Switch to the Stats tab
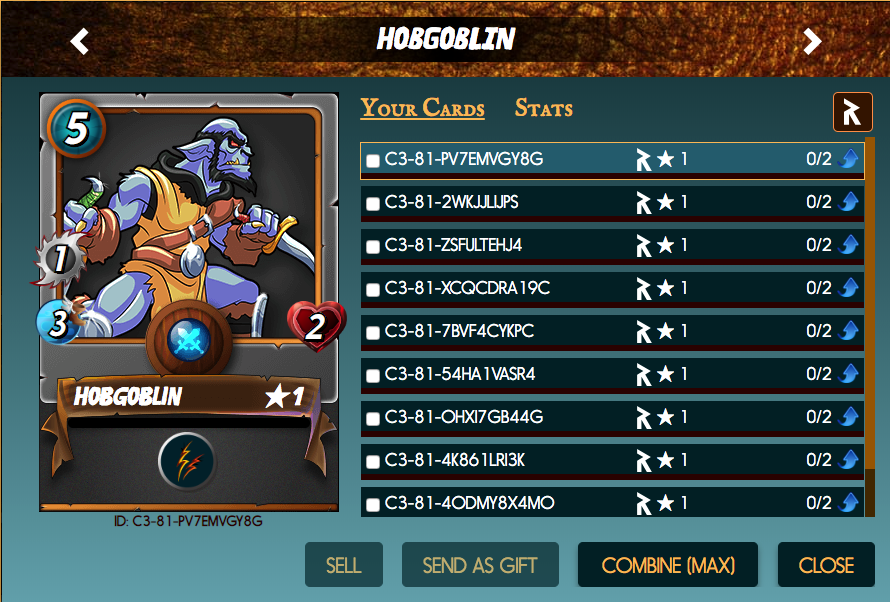 [x=543, y=108]
